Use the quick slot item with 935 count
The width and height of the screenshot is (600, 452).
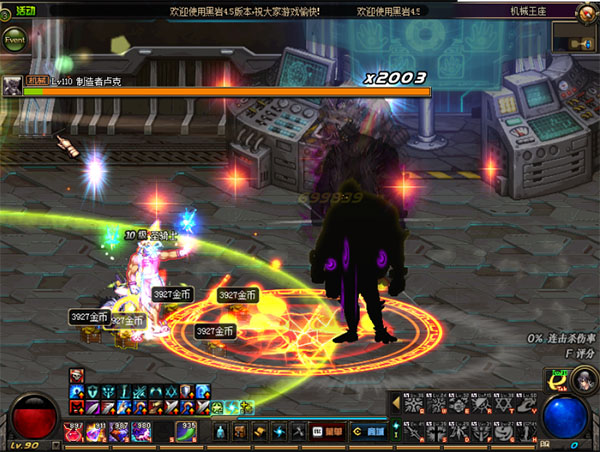(187, 431)
